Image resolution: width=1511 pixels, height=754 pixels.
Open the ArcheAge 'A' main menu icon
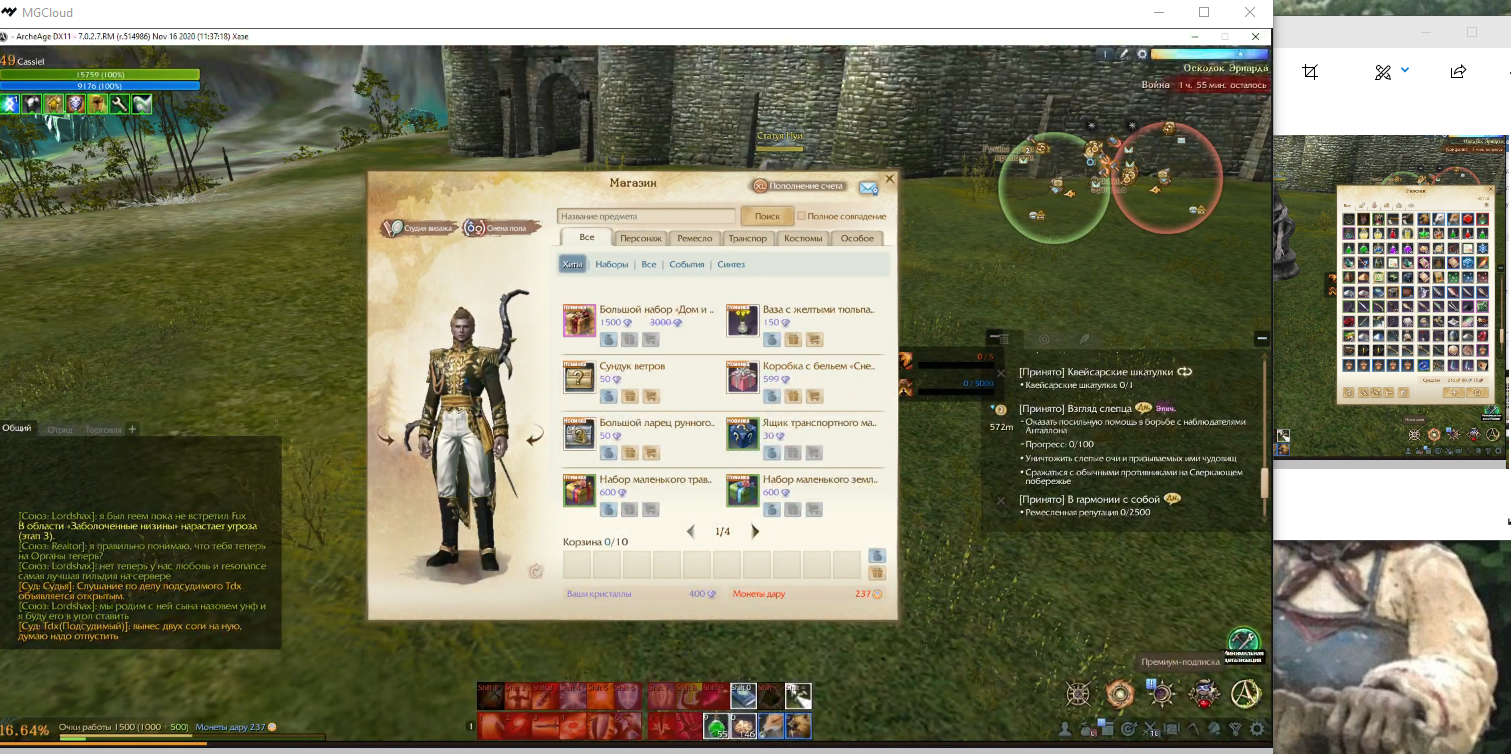coord(1247,695)
